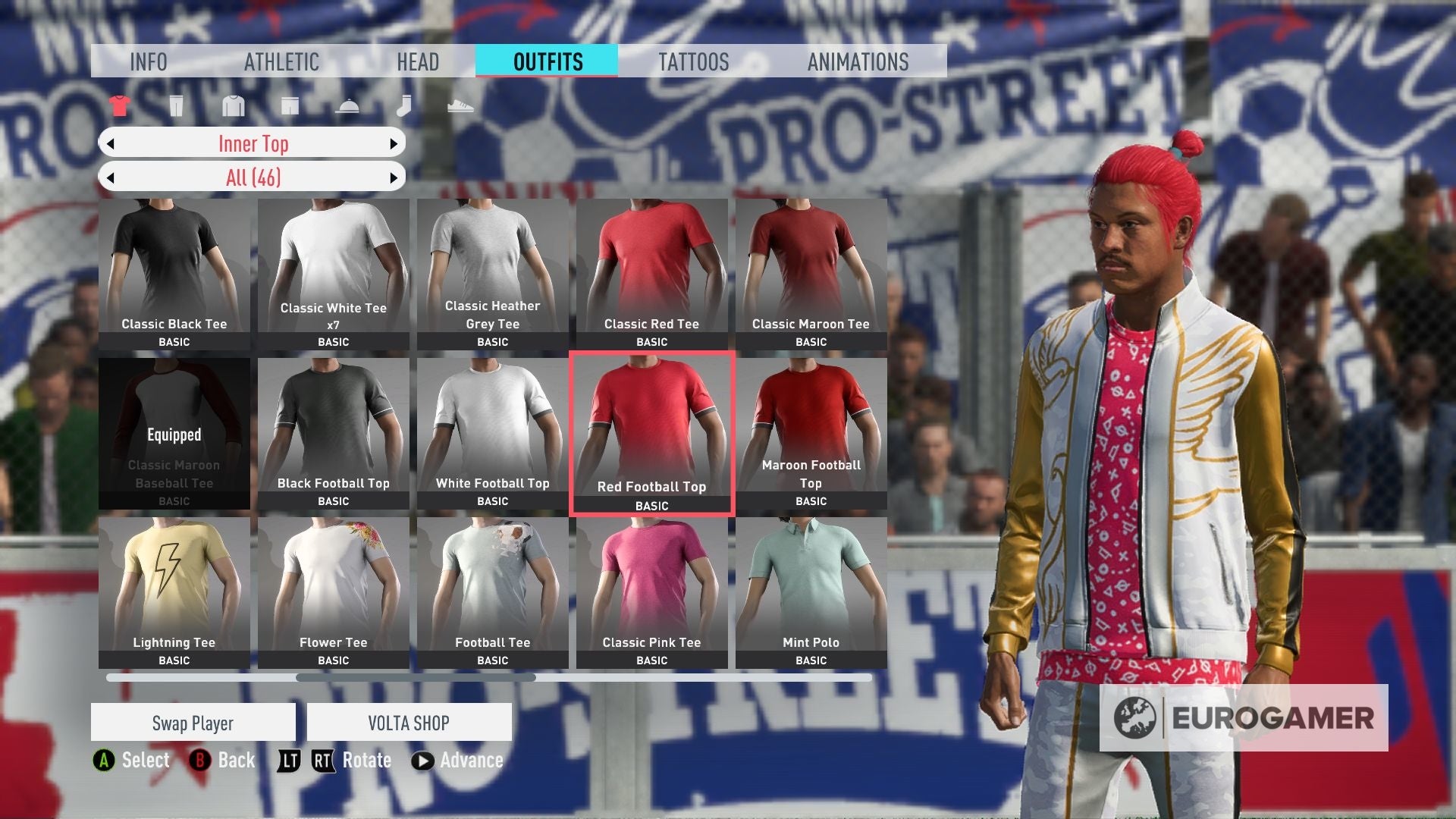This screenshot has height=819, width=1456.
Task: Open the trousers category icon
Action: pyautogui.click(x=176, y=106)
